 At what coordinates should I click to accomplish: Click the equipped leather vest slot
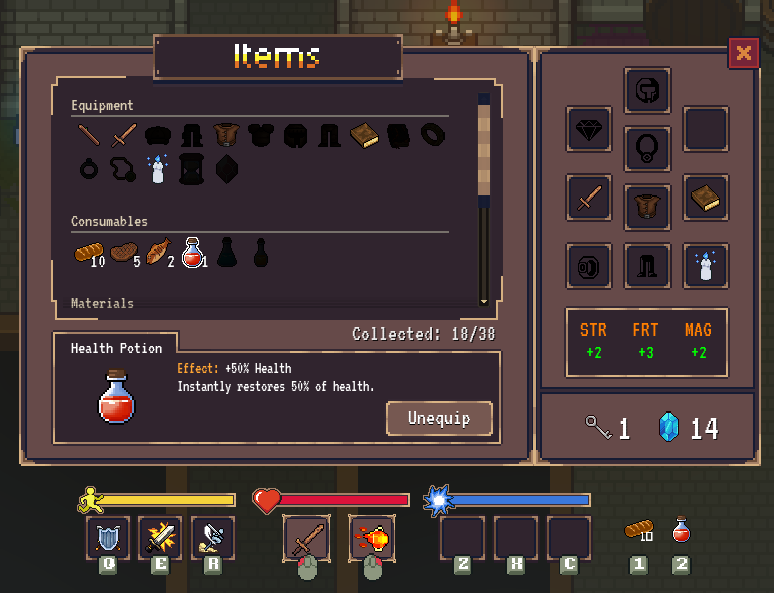(x=647, y=207)
